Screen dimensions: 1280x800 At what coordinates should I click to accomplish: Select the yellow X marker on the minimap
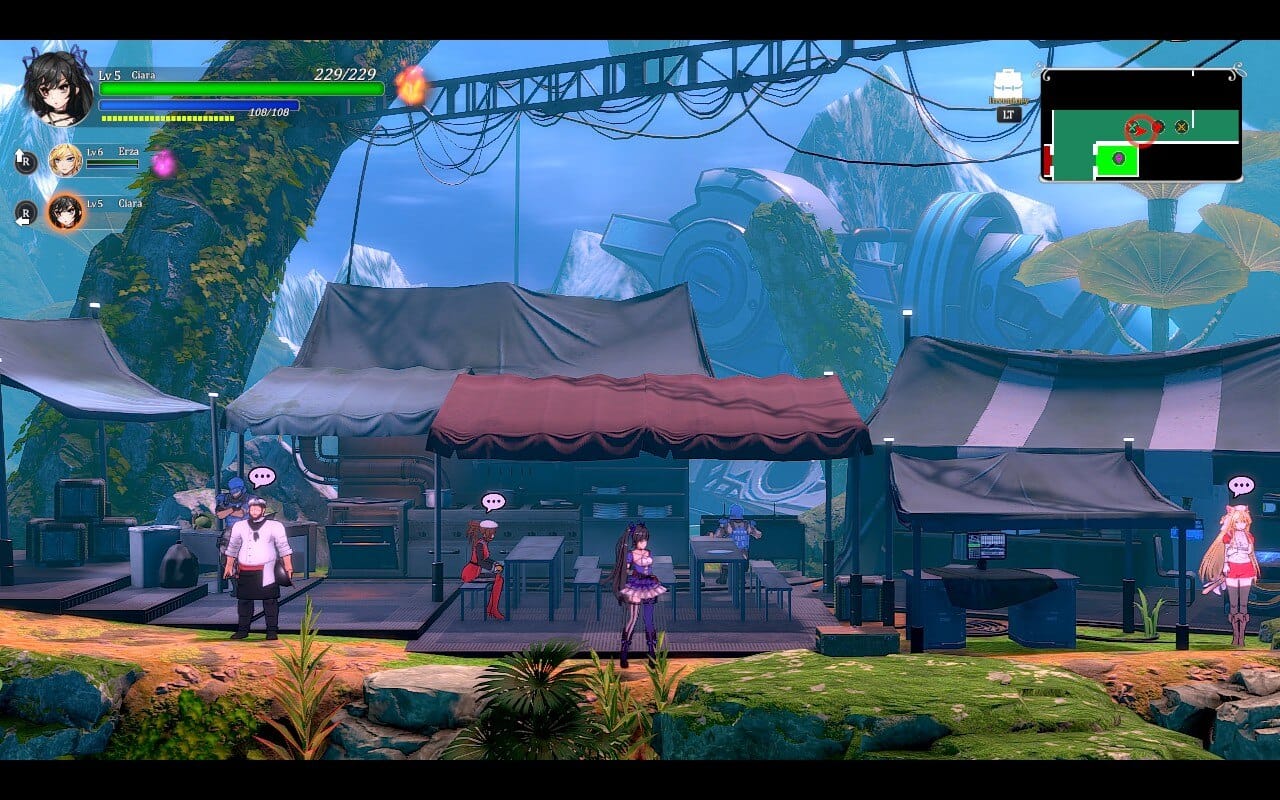(1181, 126)
